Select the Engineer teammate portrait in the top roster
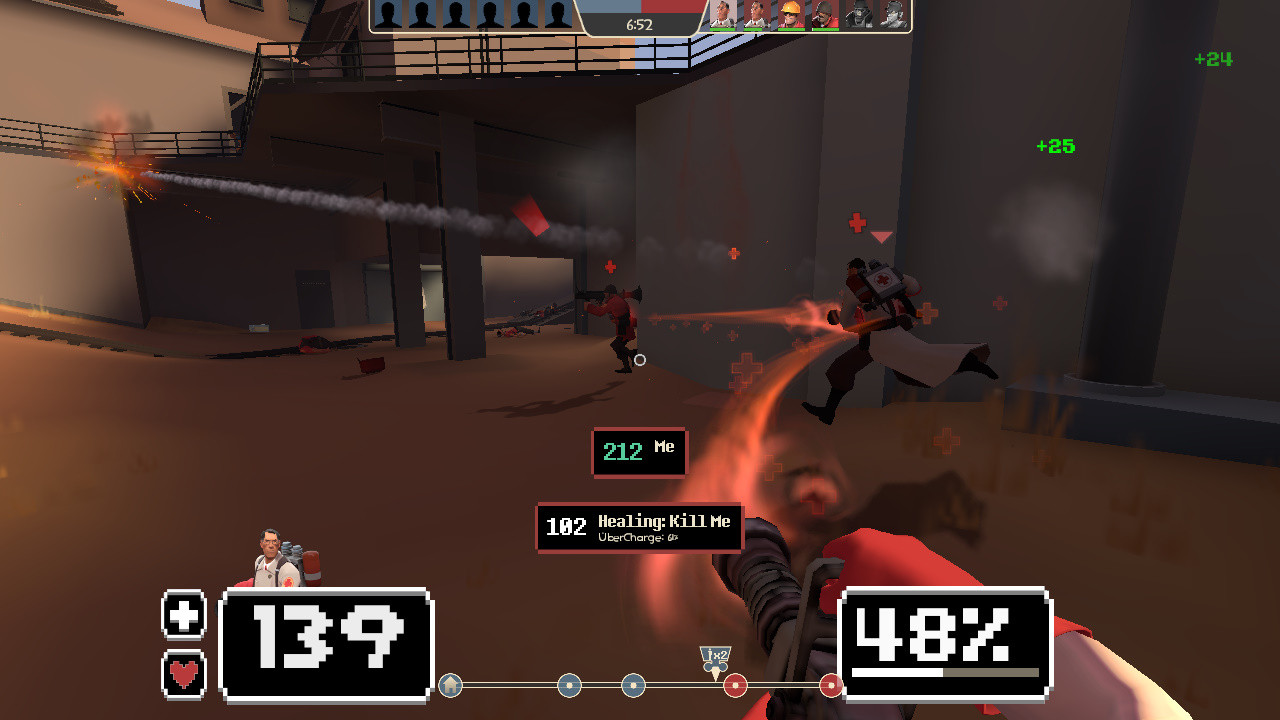Viewport: 1280px width, 720px height. coord(789,16)
